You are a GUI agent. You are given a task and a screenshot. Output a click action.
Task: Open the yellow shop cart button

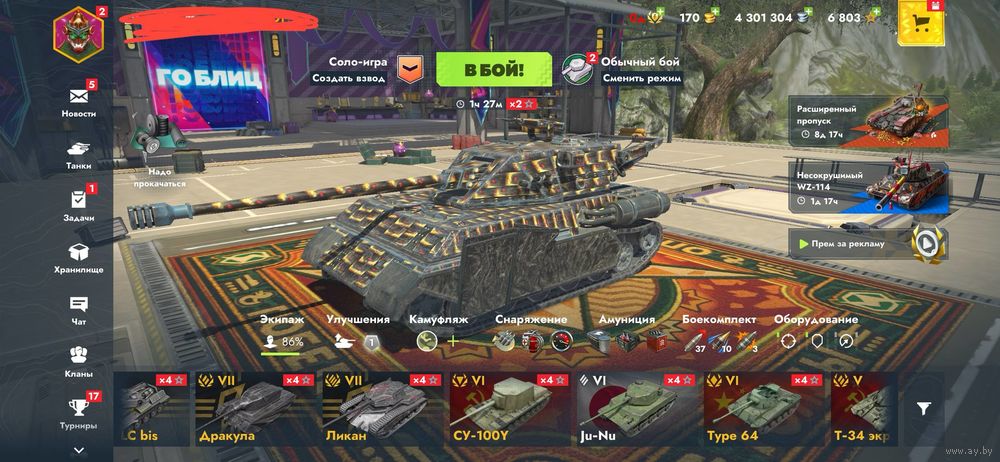click(921, 22)
